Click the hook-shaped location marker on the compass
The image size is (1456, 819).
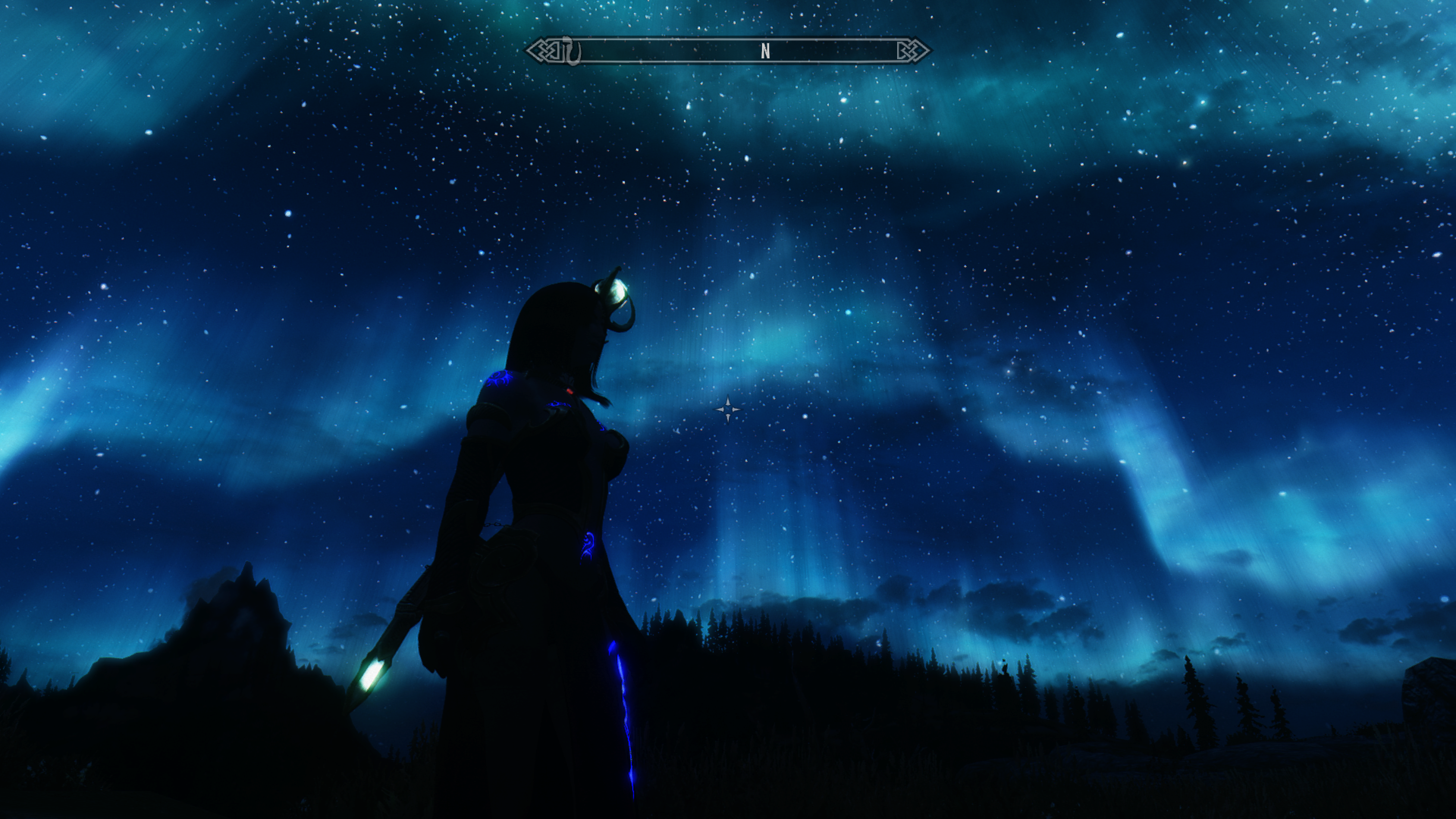pyautogui.click(x=570, y=52)
